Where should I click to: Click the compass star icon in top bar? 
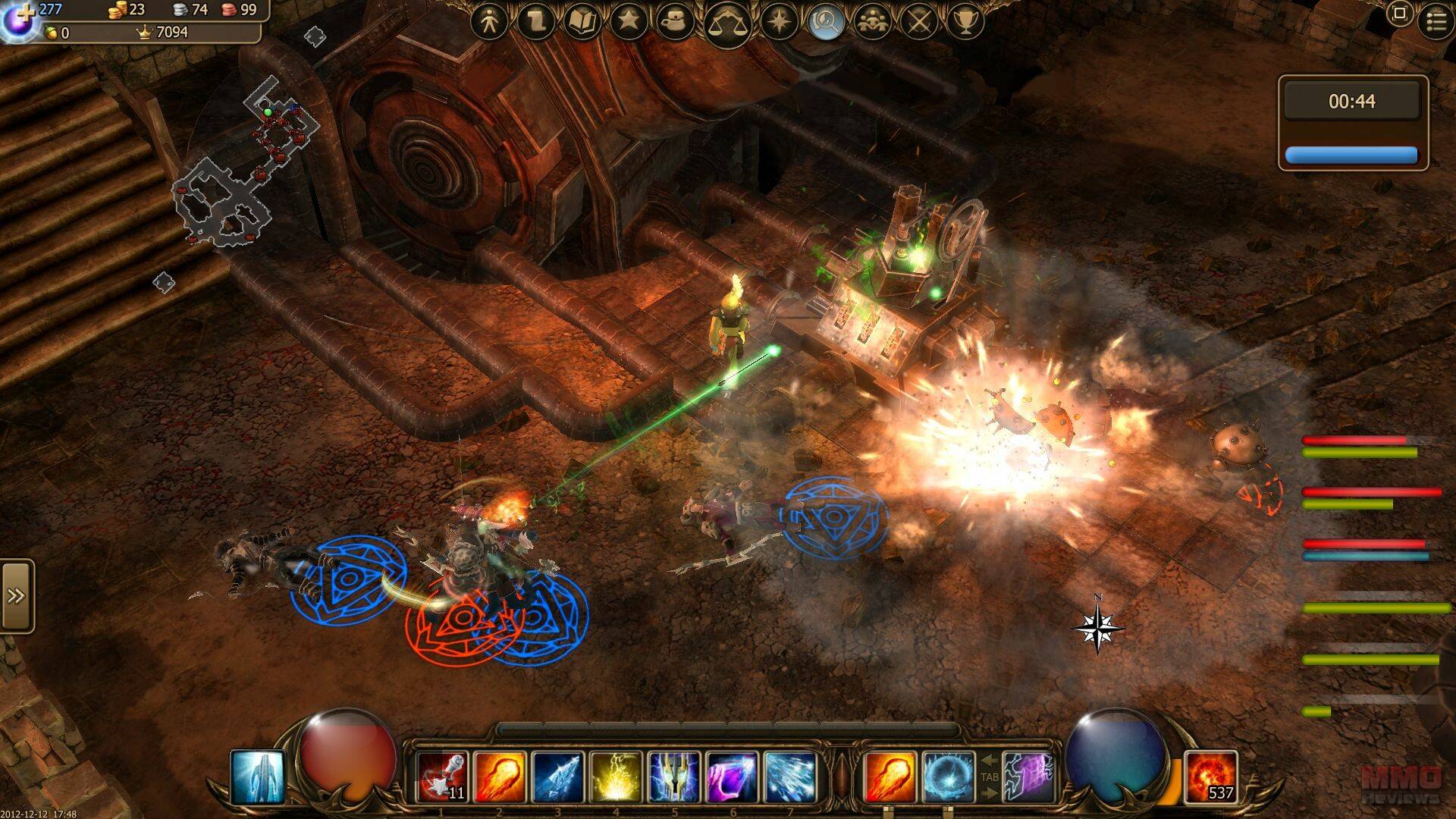point(780,22)
